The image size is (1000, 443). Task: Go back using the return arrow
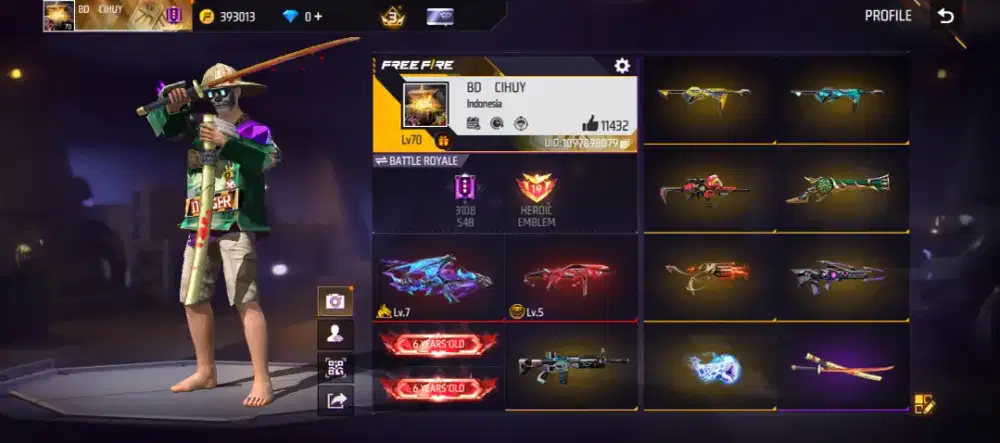[945, 16]
